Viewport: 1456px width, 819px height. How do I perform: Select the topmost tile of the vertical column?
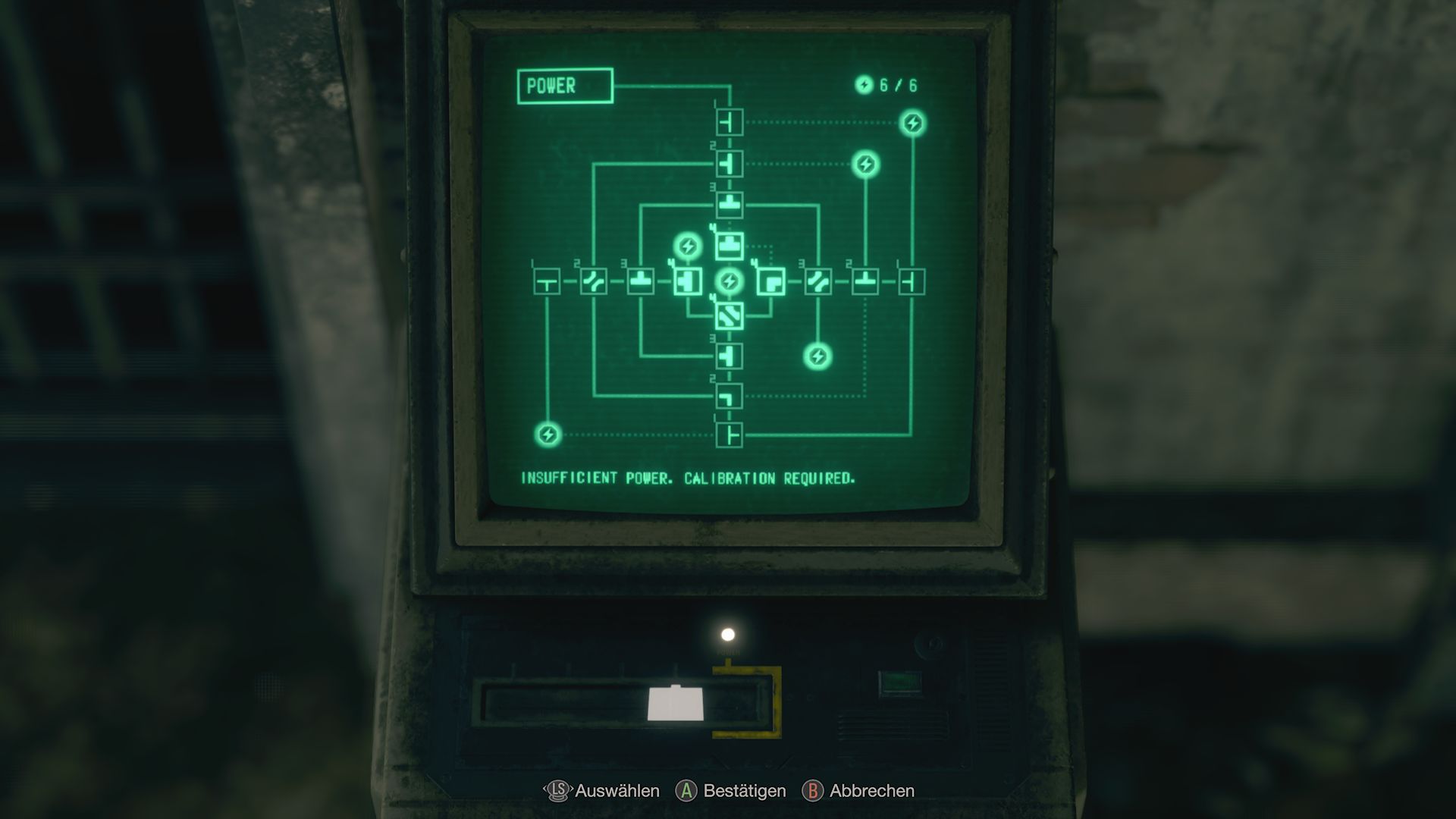click(x=730, y=121)
